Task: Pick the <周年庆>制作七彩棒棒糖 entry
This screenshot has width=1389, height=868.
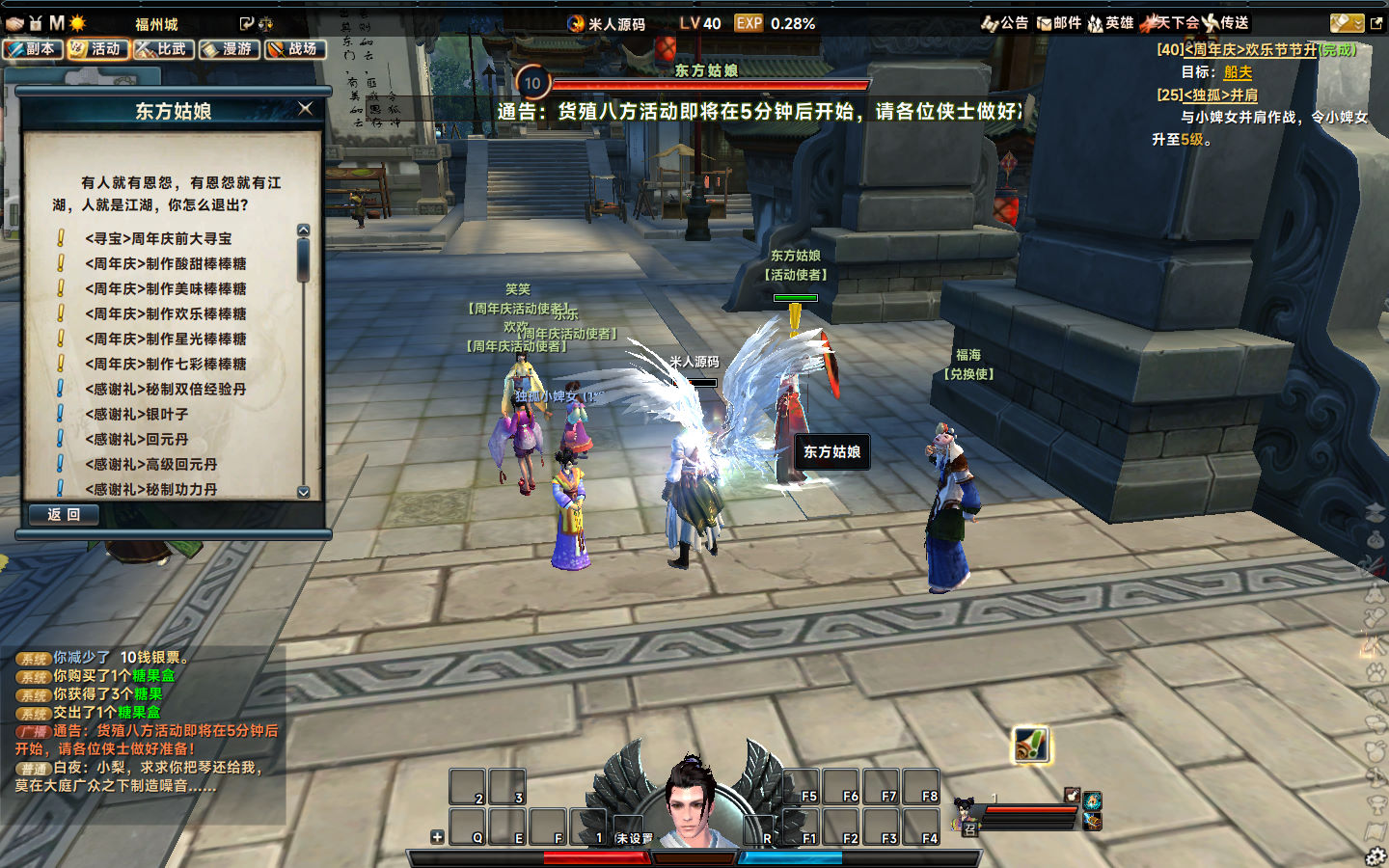Action: 165,364
